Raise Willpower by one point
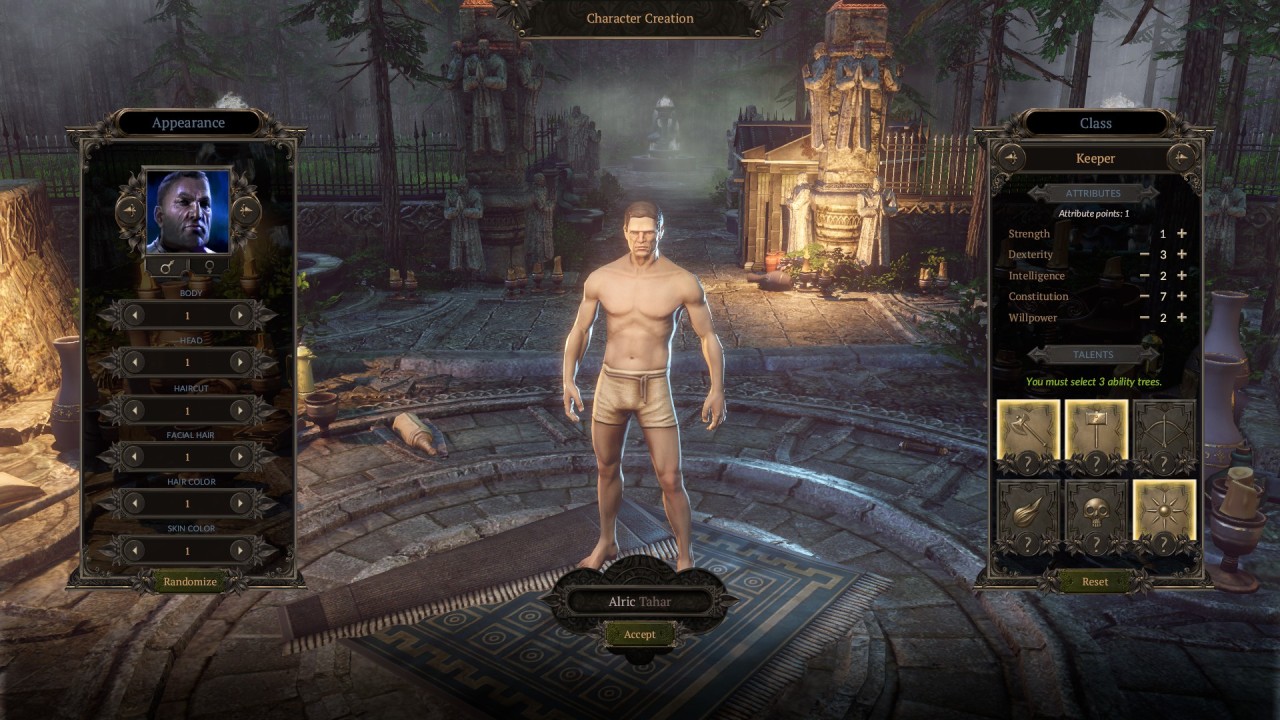This screenshot has width=1280, height=720. [x=1182, y=318]
